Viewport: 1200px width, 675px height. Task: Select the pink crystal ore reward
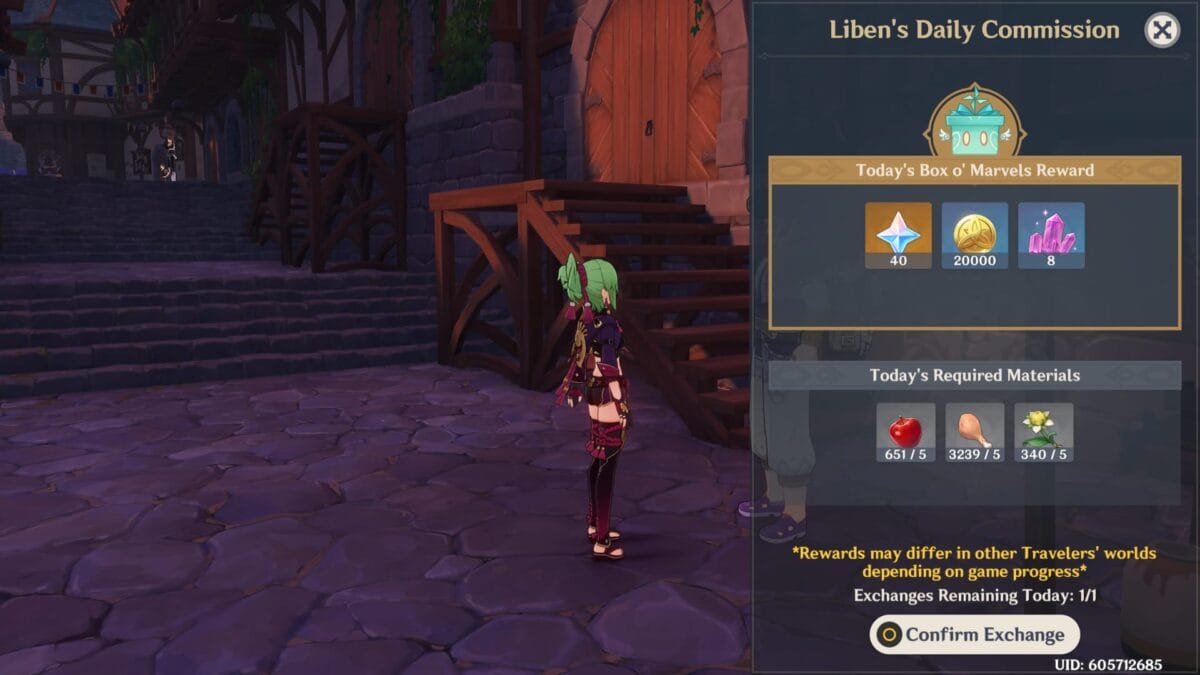click(1051, 234)
